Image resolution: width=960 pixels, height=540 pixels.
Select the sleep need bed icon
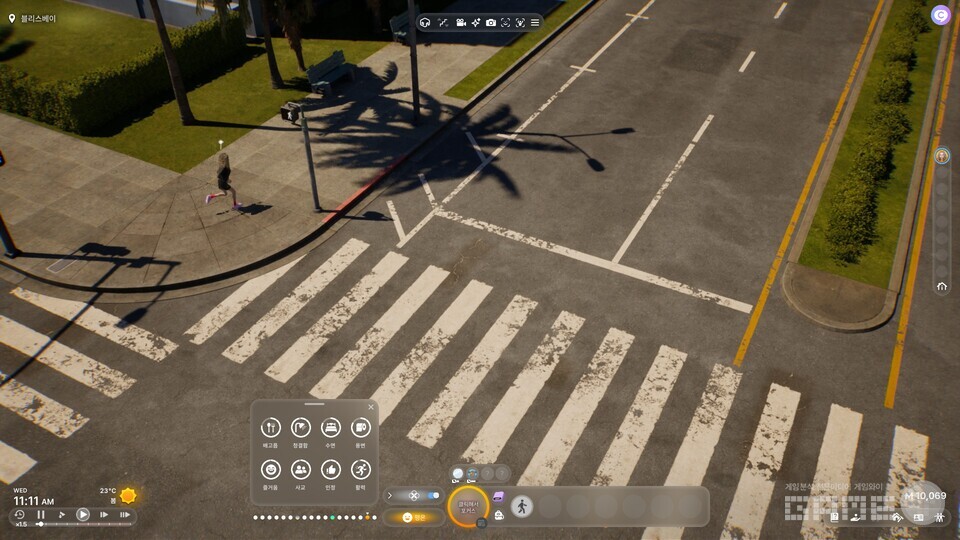(330, 428)
